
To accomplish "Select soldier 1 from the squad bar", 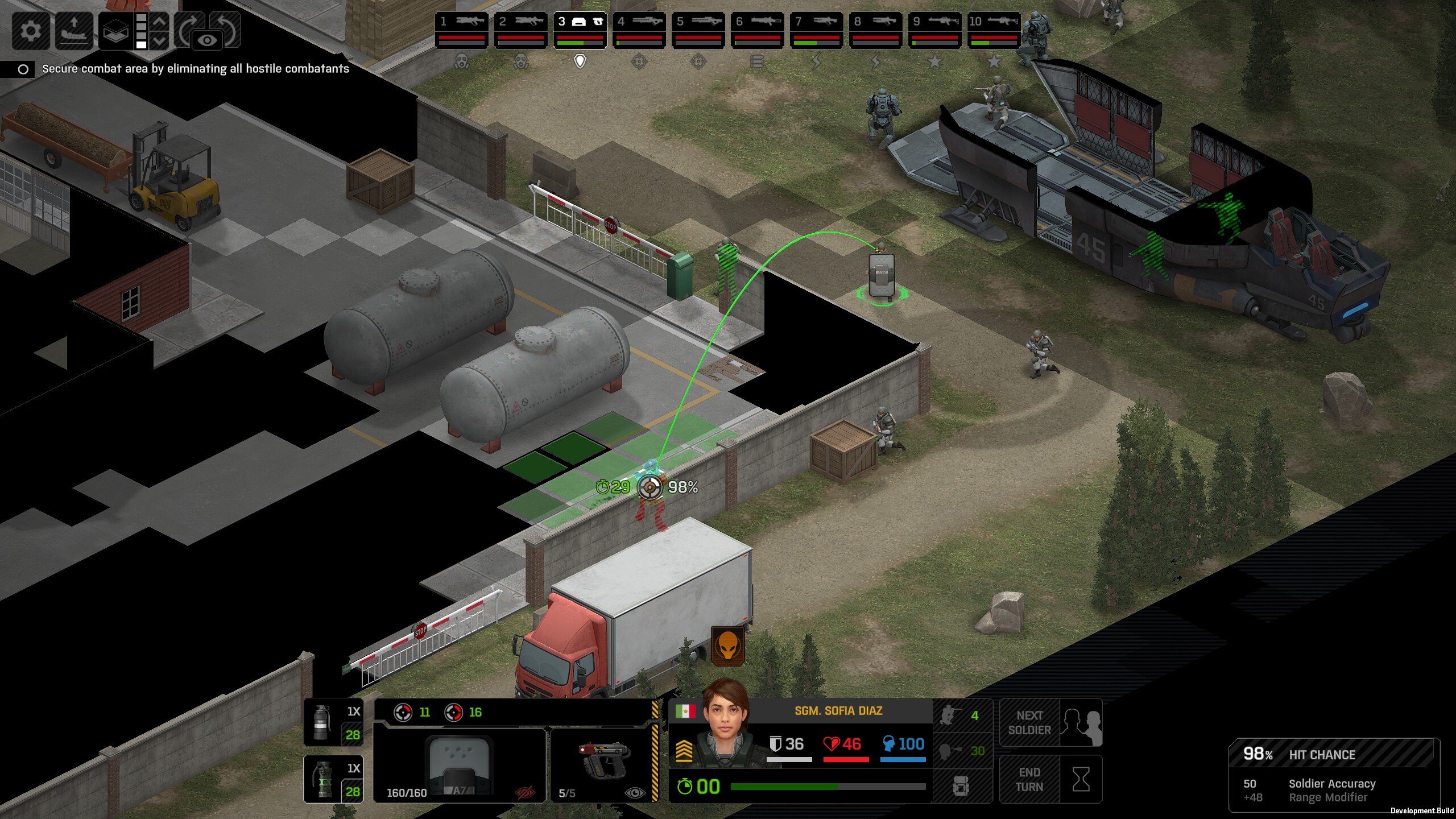I will 461,30.
